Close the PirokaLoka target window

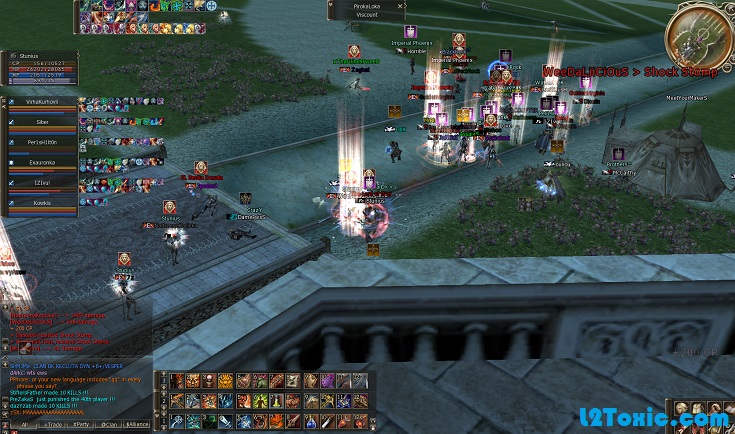pyautogui.click(x=401, y=6)
